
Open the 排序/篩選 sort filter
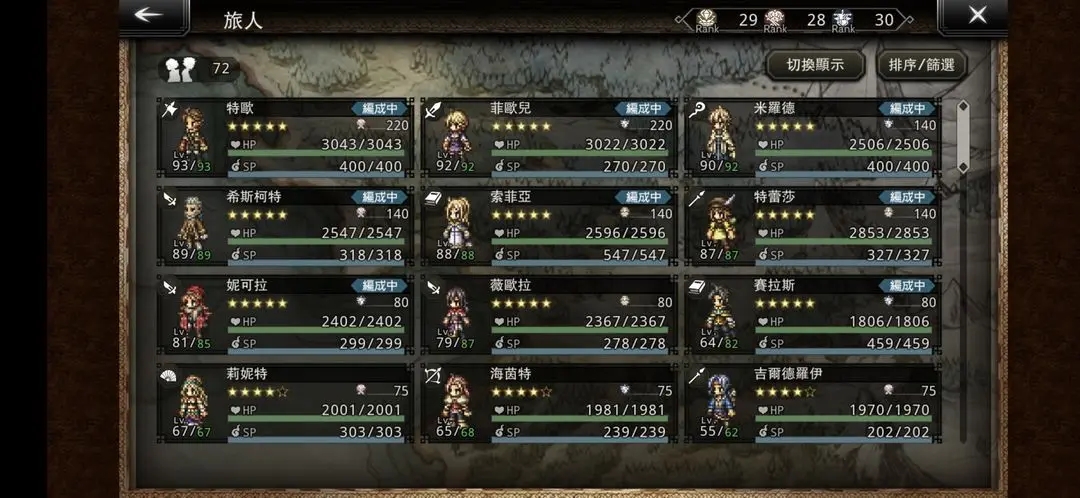[921, 65]
